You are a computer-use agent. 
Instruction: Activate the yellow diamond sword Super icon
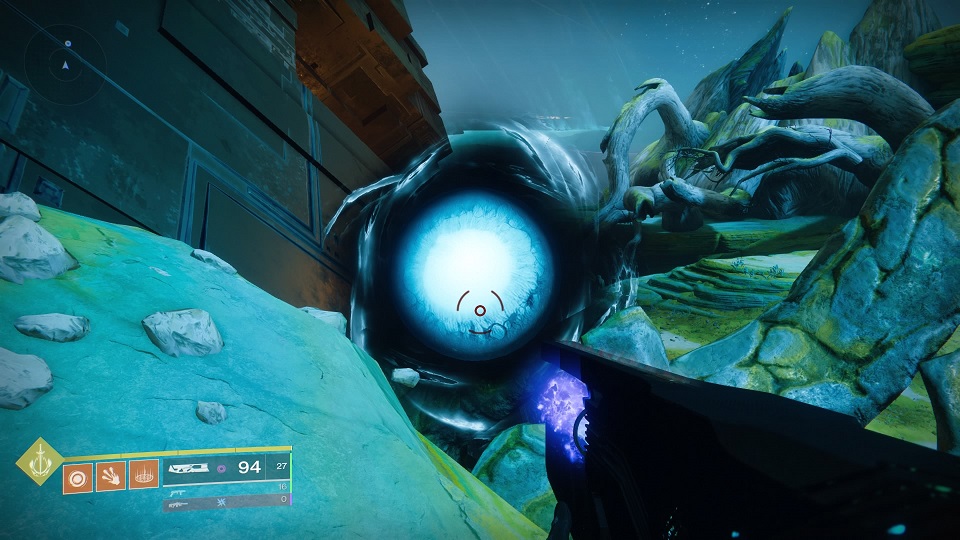tap(39, 462)
